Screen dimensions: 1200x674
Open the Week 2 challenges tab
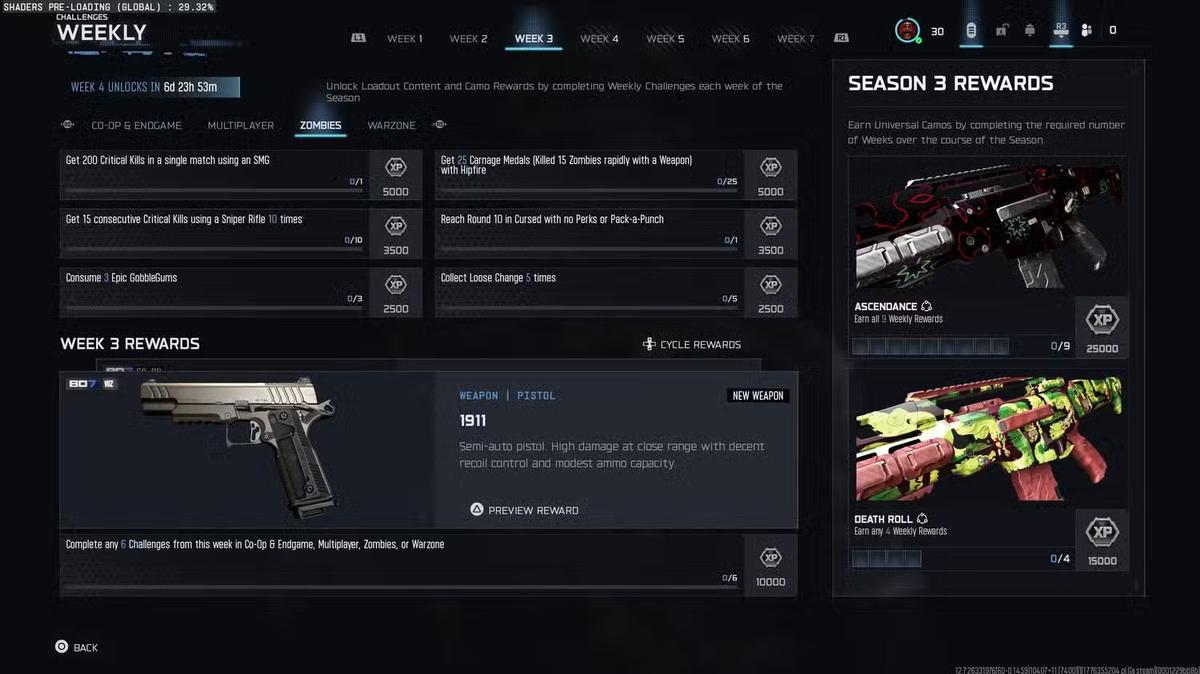coord(468,39)
